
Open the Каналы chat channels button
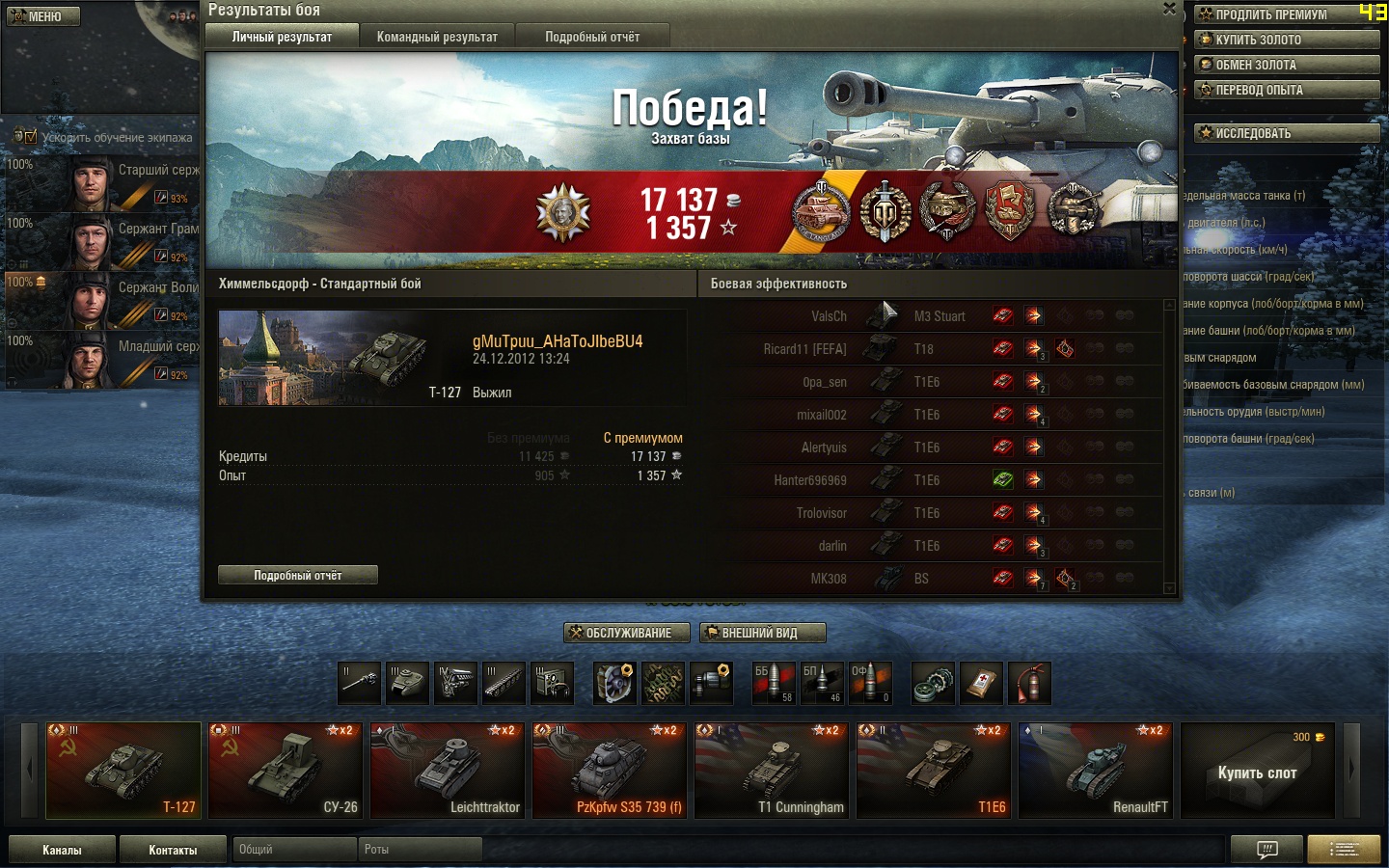(x=62, y=850)
